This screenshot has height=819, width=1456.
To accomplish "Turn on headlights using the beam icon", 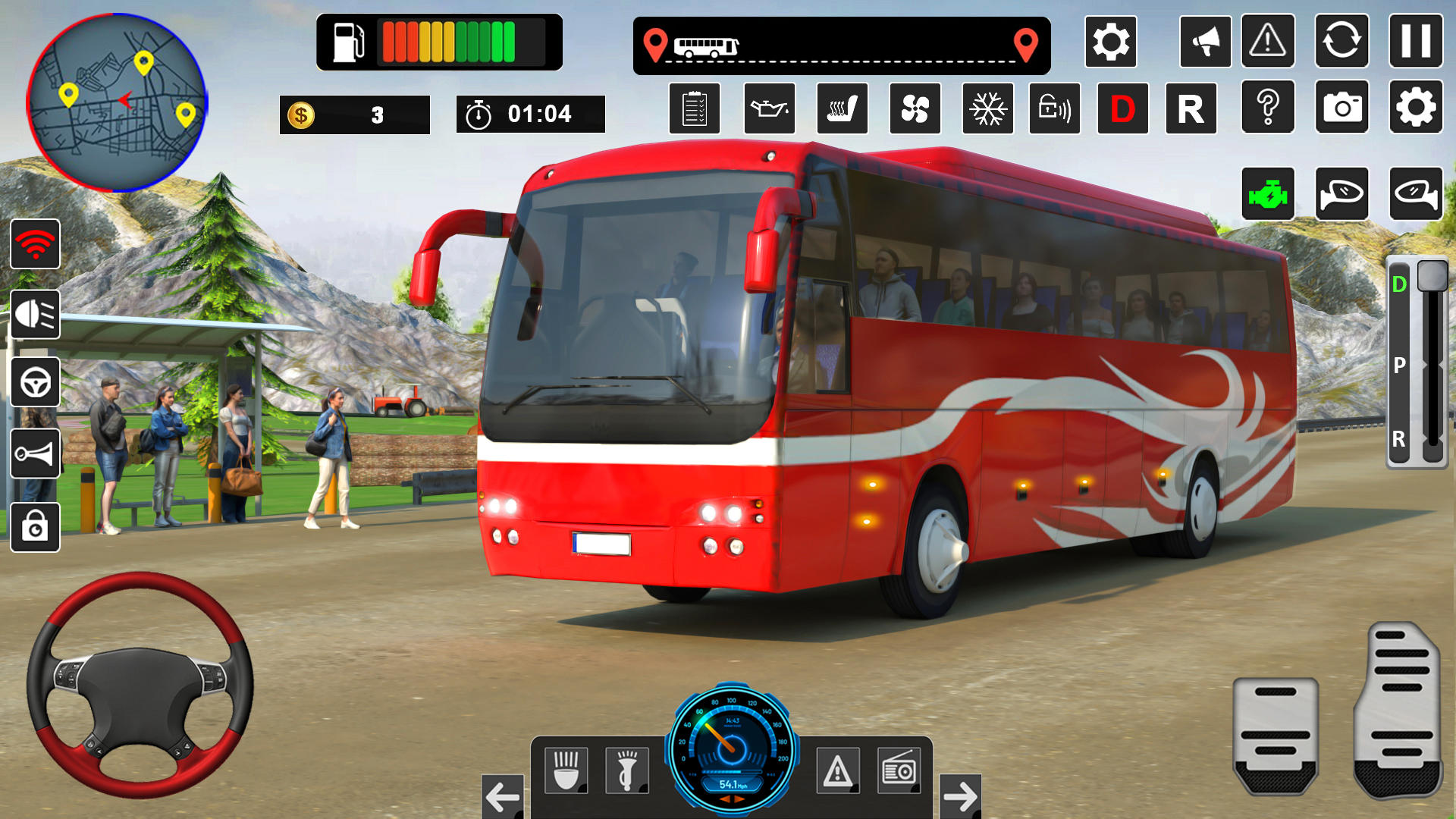I will 35,314.
